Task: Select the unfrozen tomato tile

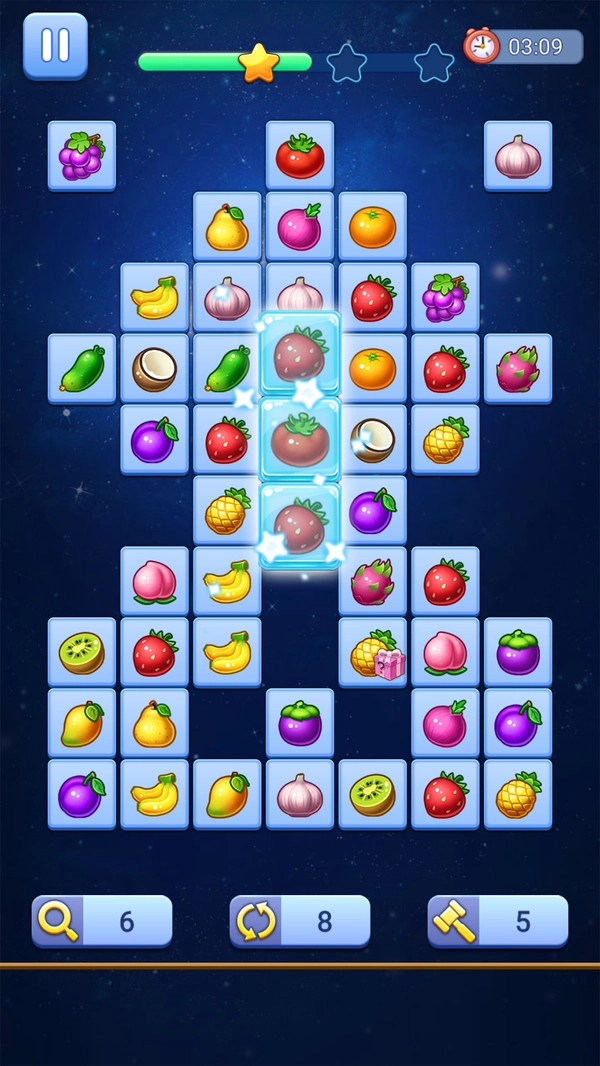Action: [x=300, y=156]
